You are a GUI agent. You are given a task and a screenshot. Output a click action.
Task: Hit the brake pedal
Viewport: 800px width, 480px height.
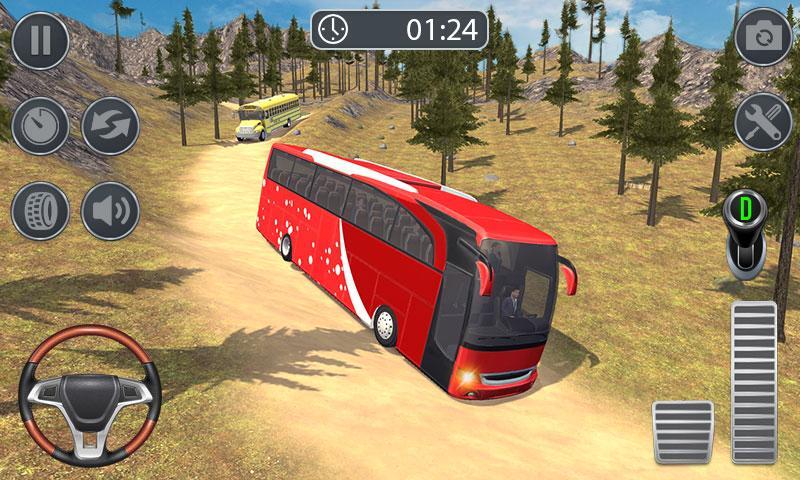pyautogui.click(x=682, y=433)
